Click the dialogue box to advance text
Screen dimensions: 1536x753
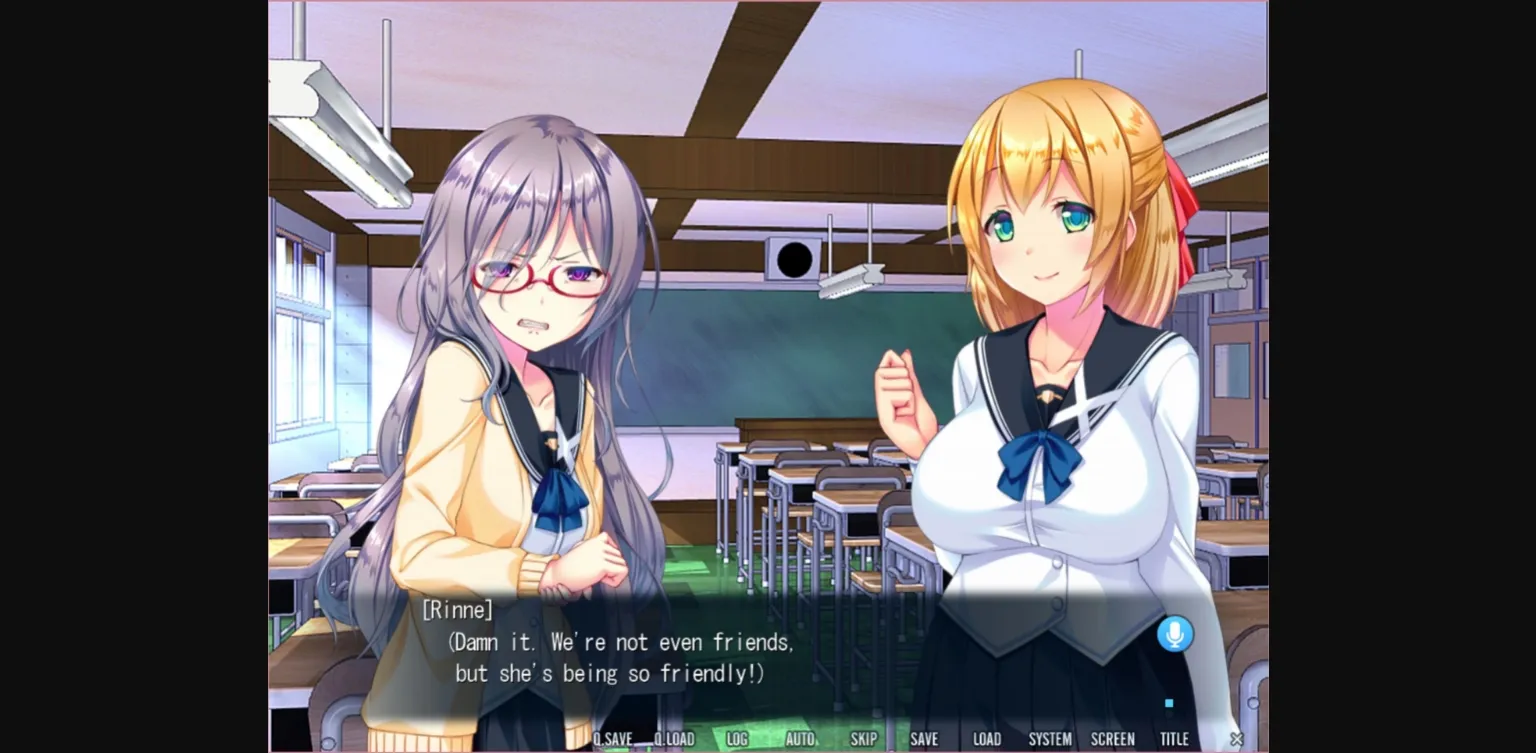[768, 655]
